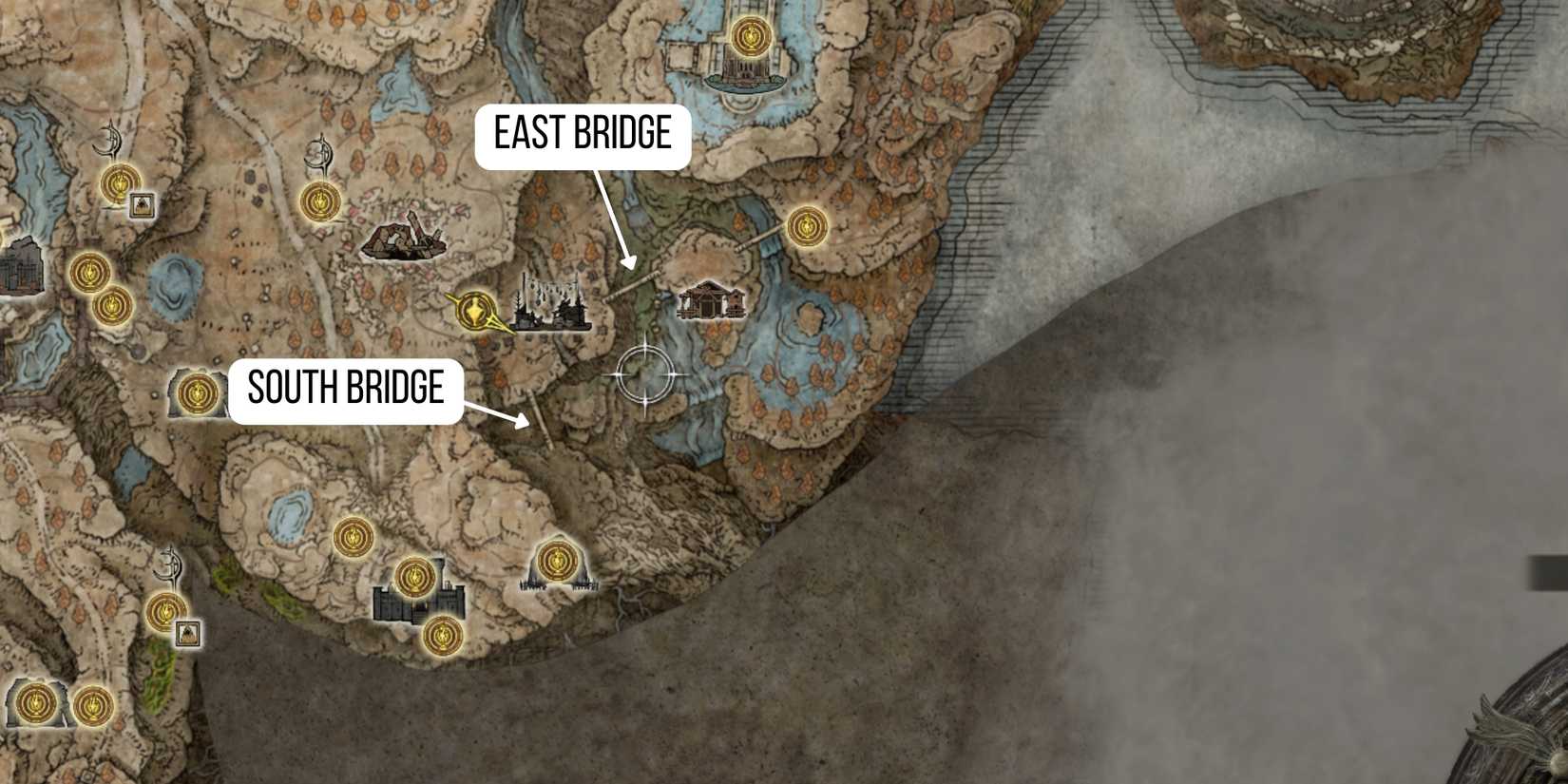Open the church building icon beside the lake

711,298
